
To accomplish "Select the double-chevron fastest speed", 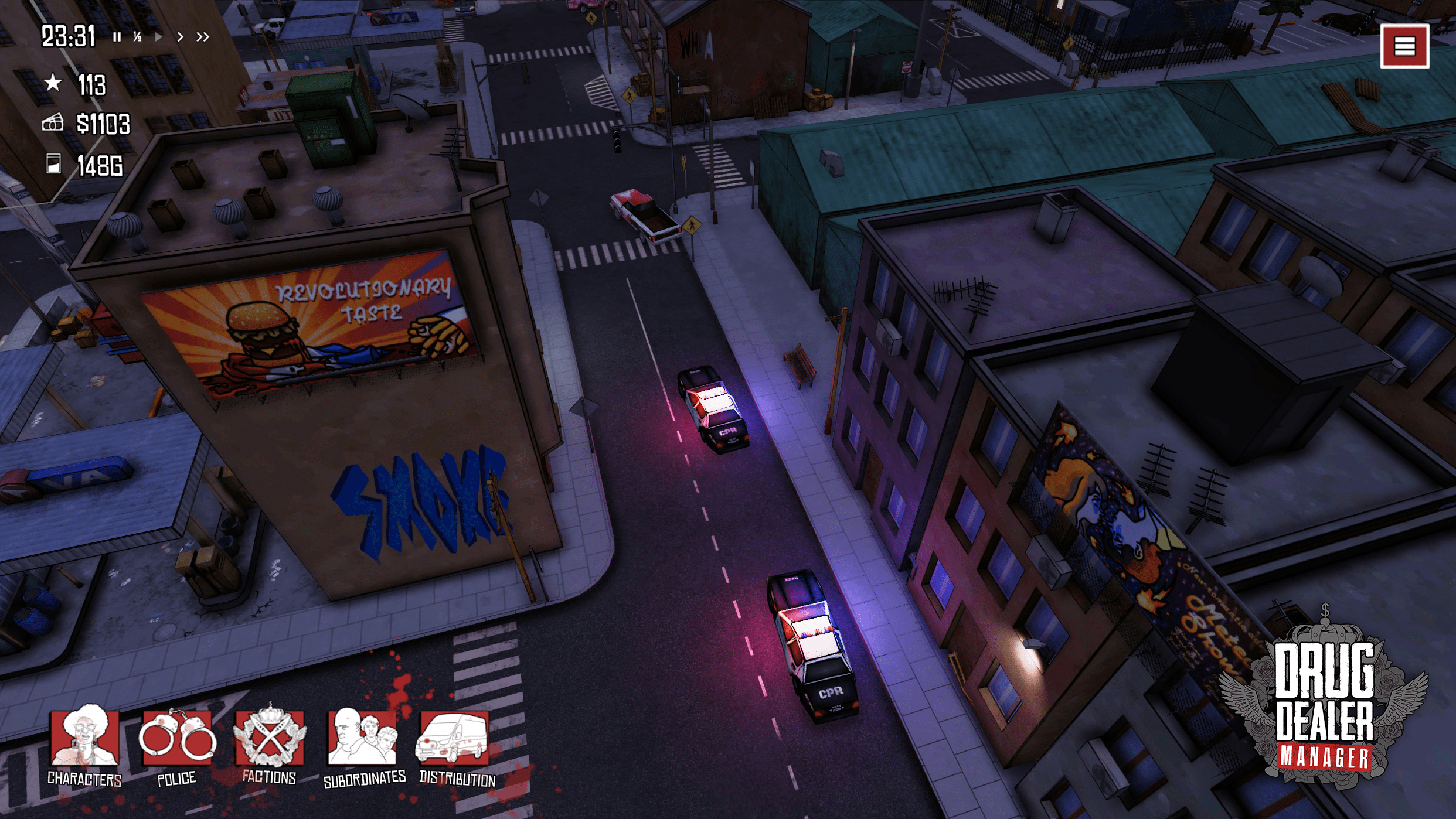I will point(203,37).
